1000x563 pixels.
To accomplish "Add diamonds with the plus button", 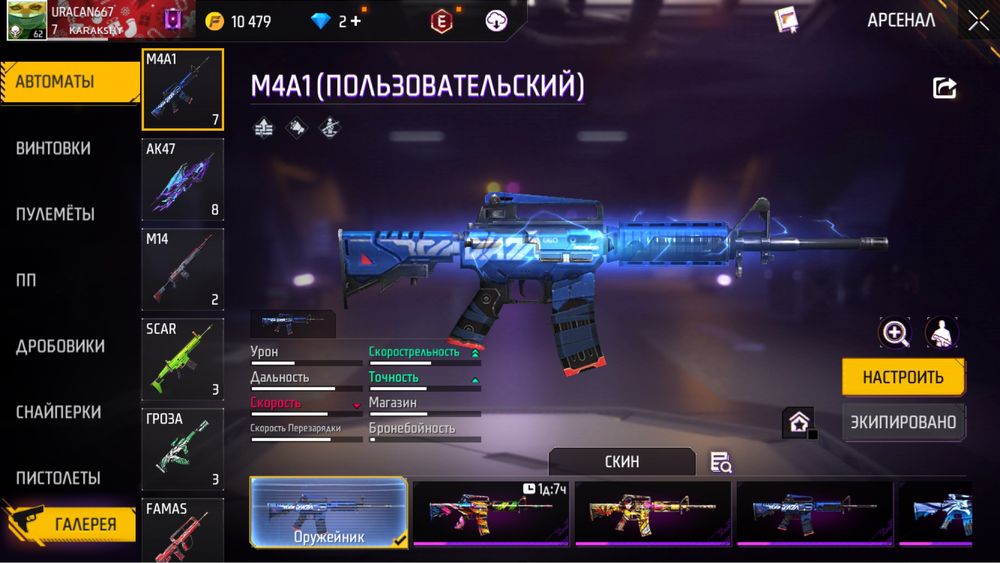I will (x=355, y=21).
